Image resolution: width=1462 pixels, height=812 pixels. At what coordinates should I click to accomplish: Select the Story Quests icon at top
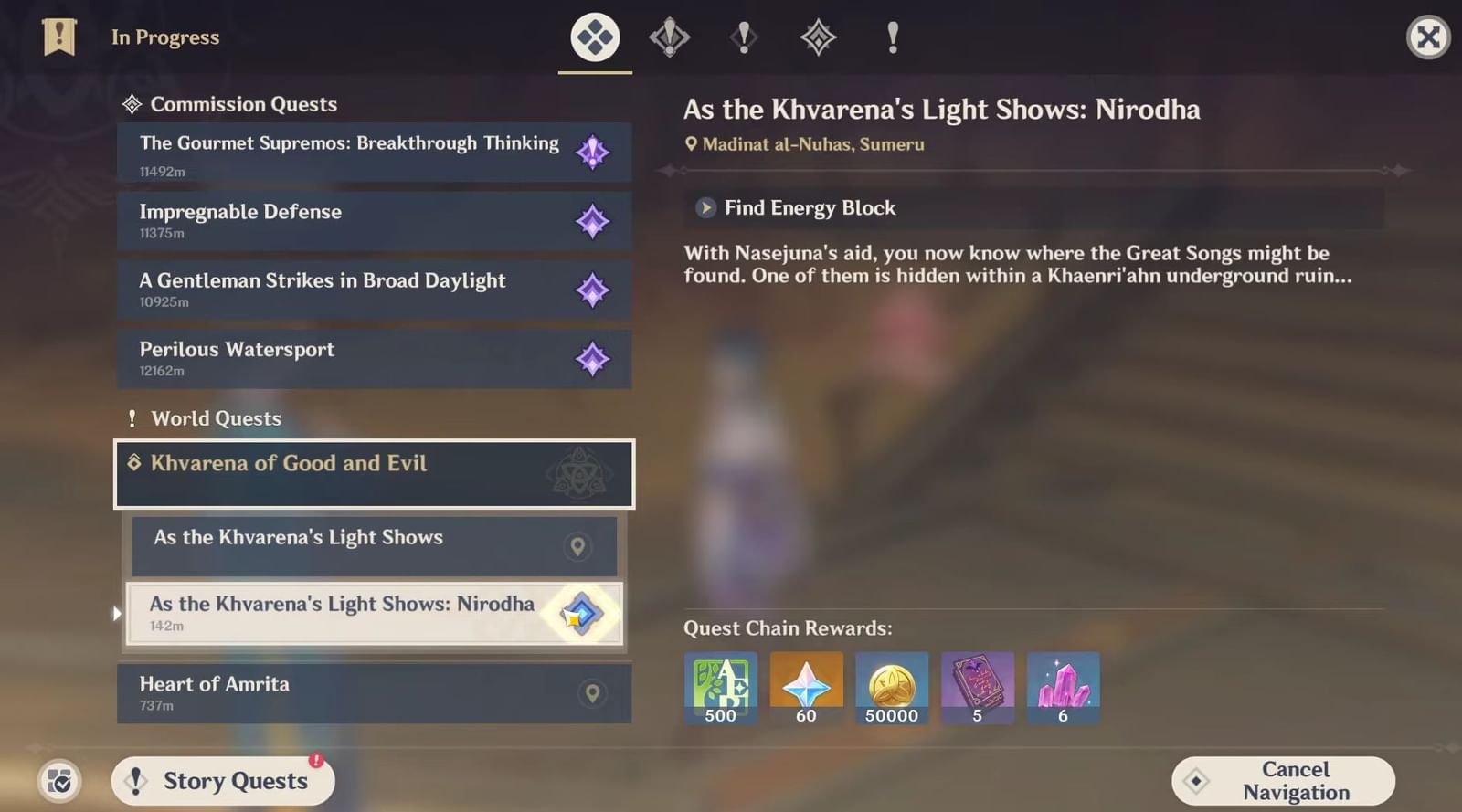(x=744, y=38)
